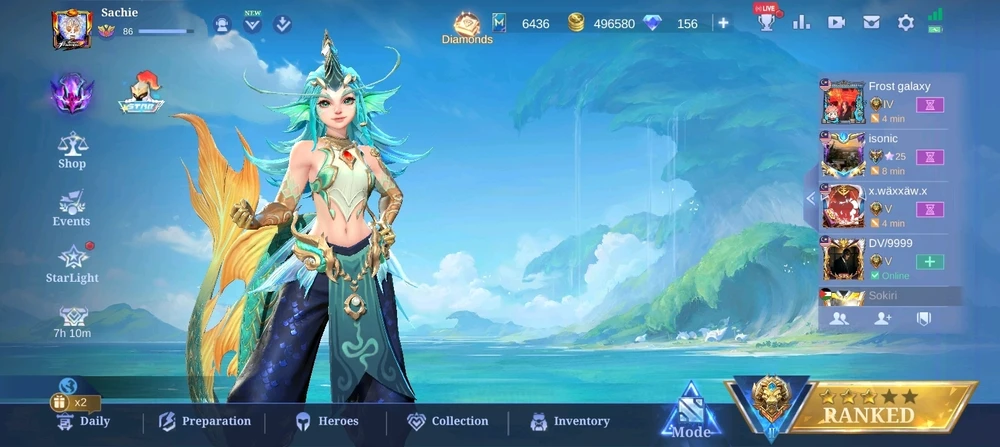Open the StarLight pass
The width and height of the screenshot is (1000, 447).
pos(72,264)
